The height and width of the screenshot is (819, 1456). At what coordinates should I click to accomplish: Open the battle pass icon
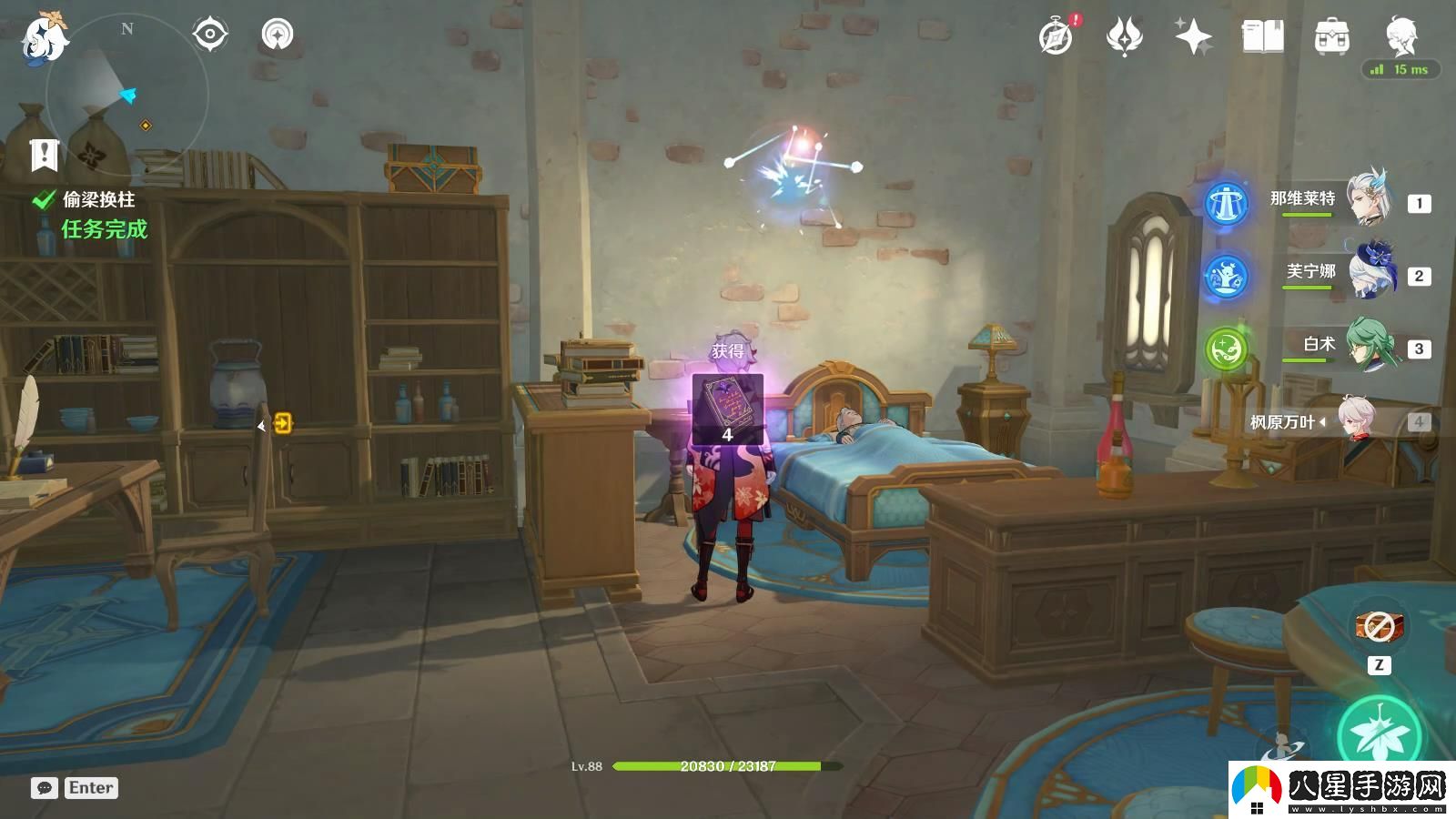[x=1125, y=37]
